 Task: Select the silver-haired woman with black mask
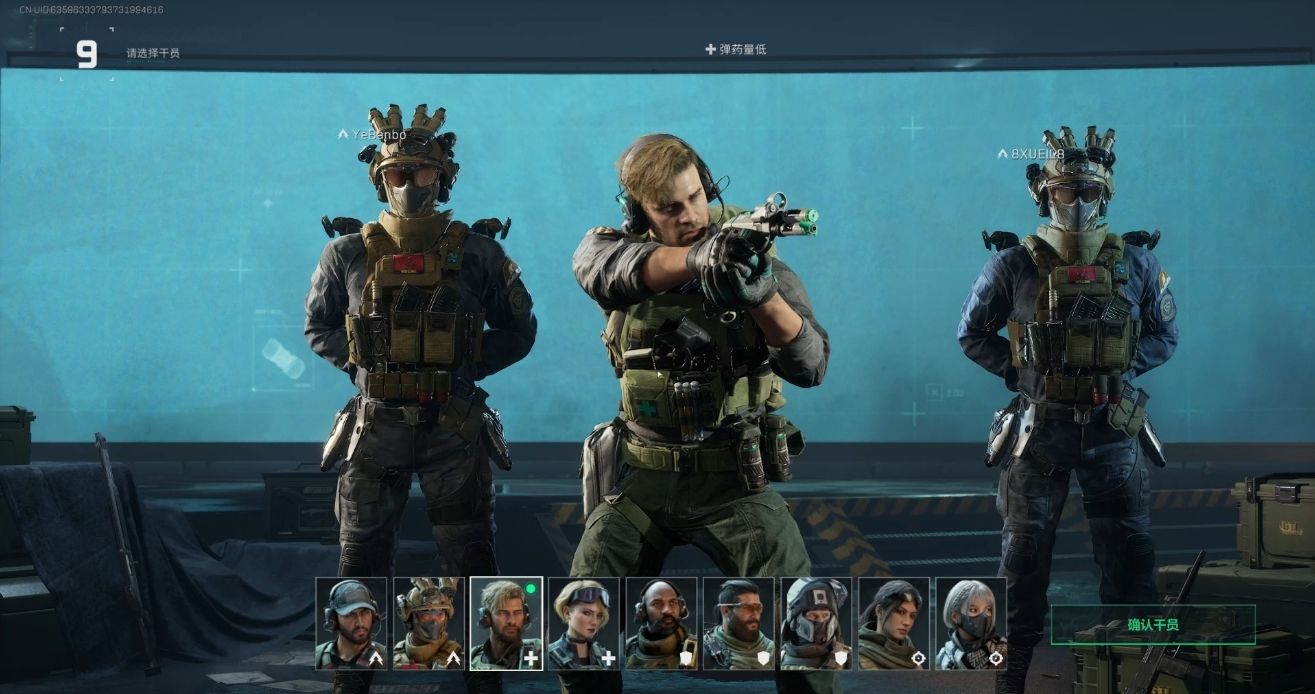(971, 623)
